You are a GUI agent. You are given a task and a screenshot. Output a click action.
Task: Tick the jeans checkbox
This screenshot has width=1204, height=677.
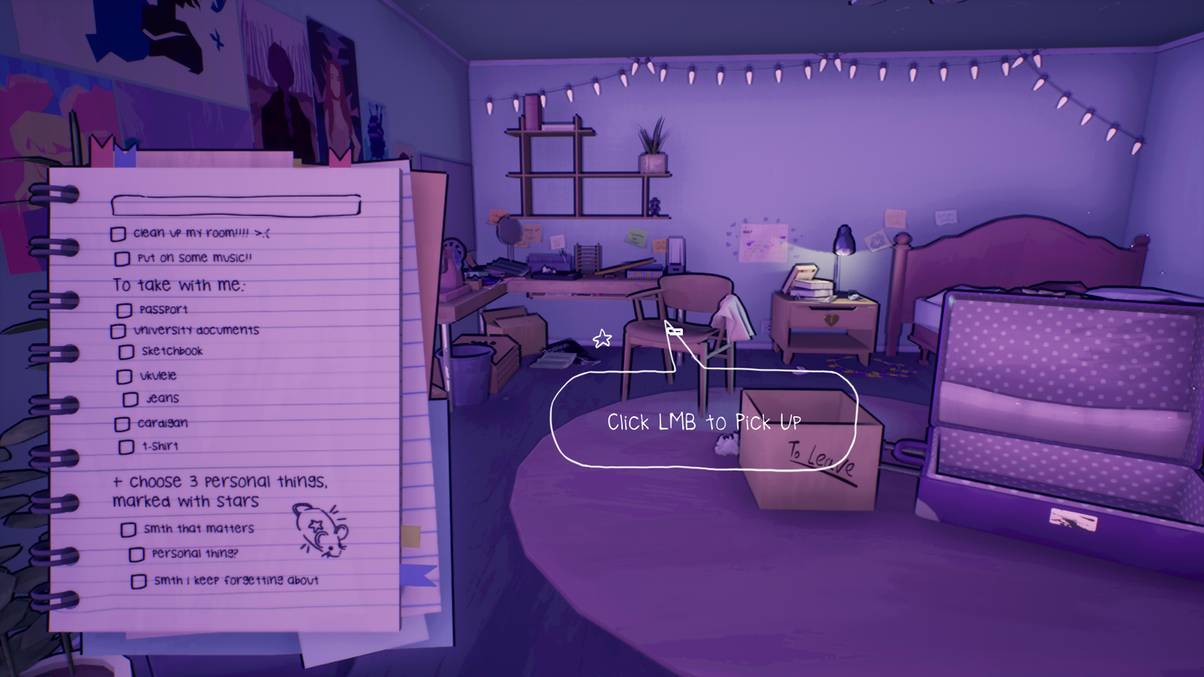coord(131,399)
